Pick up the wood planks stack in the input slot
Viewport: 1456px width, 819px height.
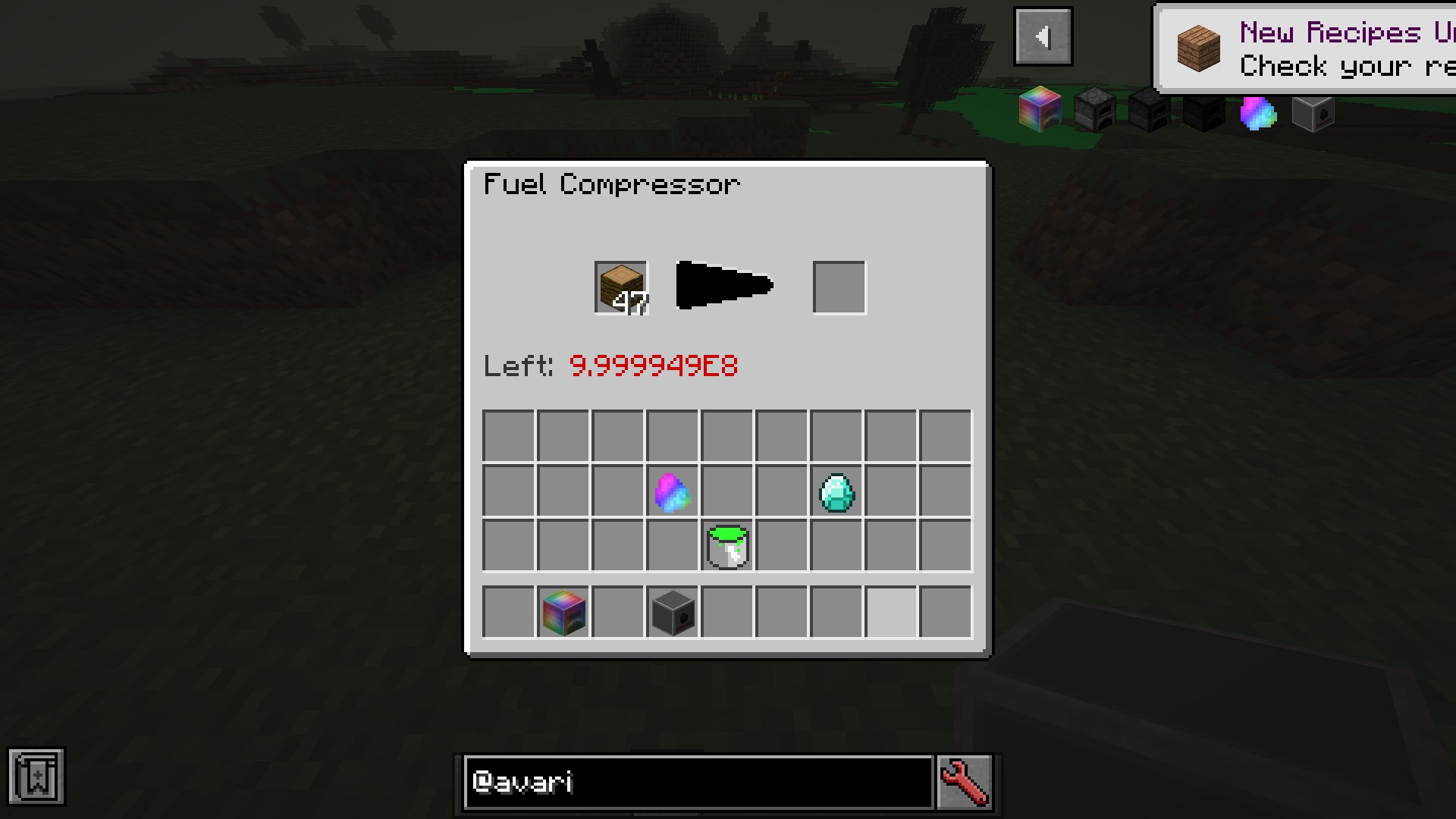pyautogui.click(x=620, y=287)
